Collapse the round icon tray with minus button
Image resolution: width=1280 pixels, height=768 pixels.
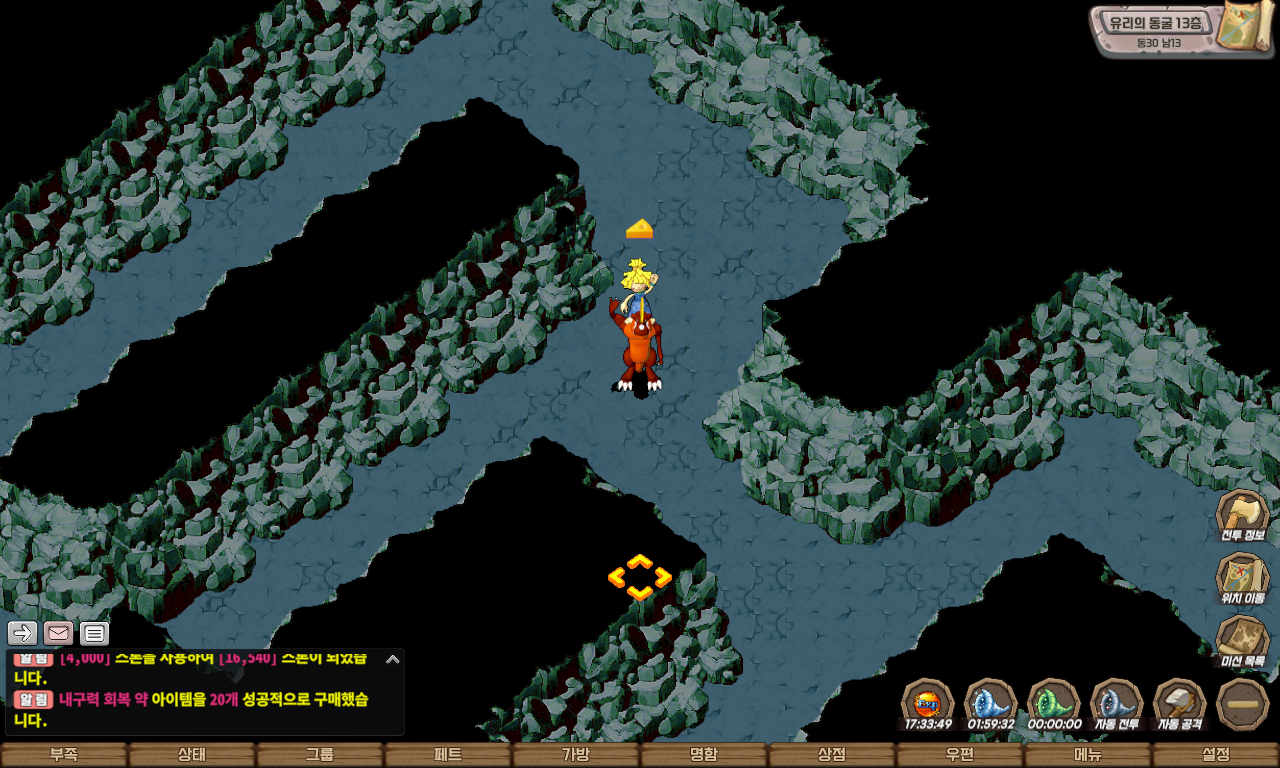click(x=1243, y=704)
